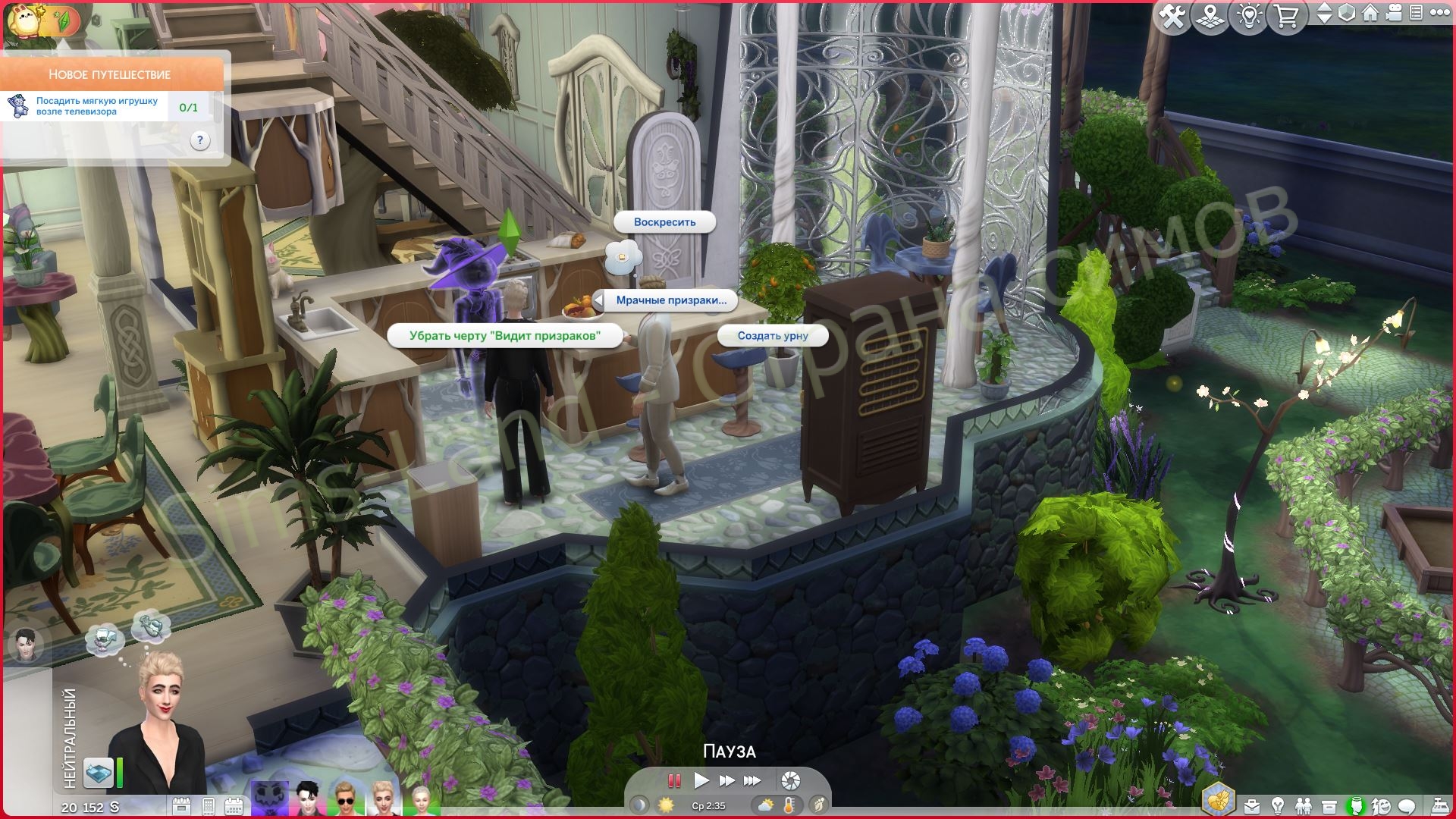This screenshot has height=819, width=1456.
Task: Resume game at normal play speed
Action: [x=701, y=780]
